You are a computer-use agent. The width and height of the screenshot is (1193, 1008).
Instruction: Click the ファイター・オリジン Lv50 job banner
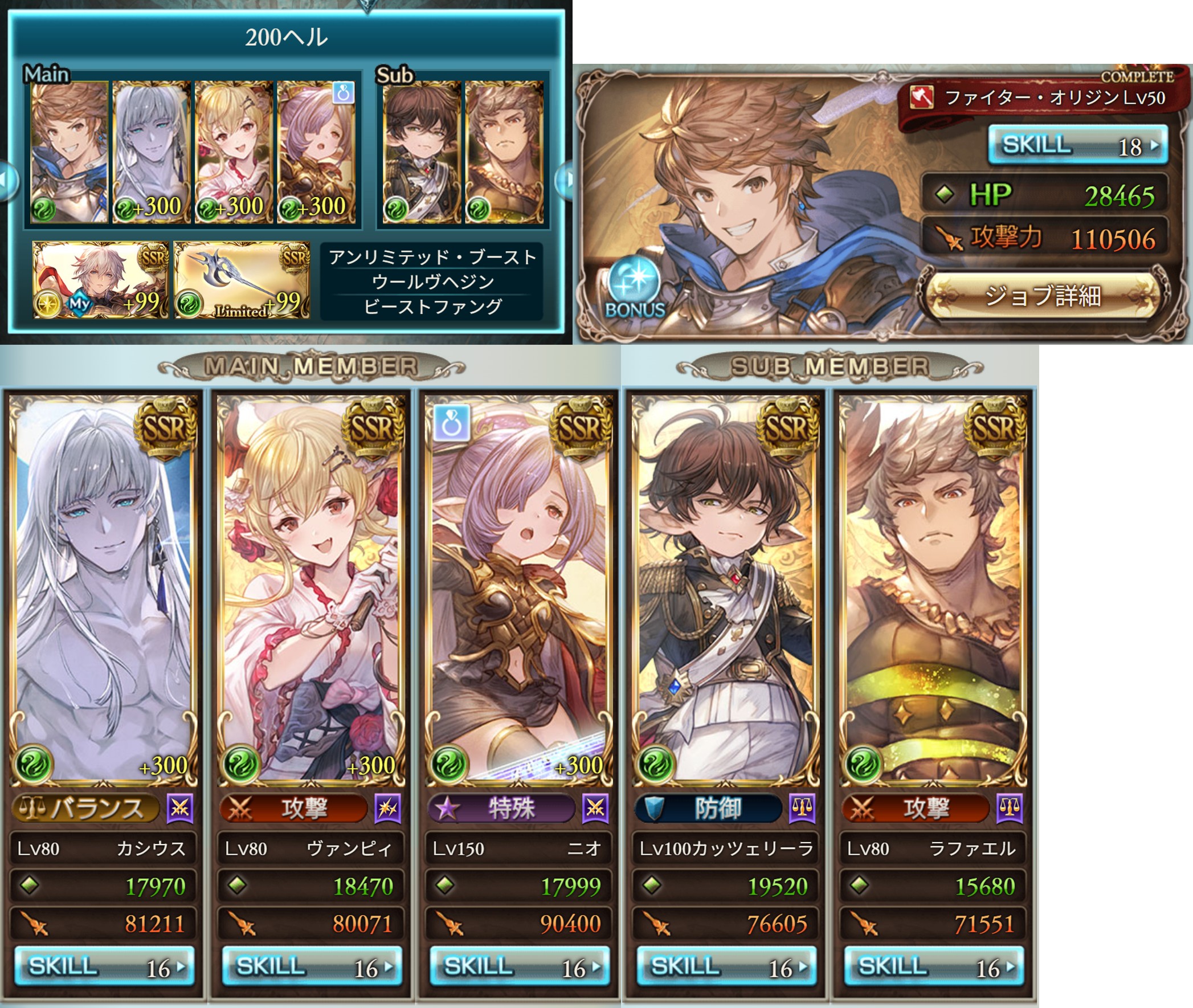click(x=1040, y=98)
